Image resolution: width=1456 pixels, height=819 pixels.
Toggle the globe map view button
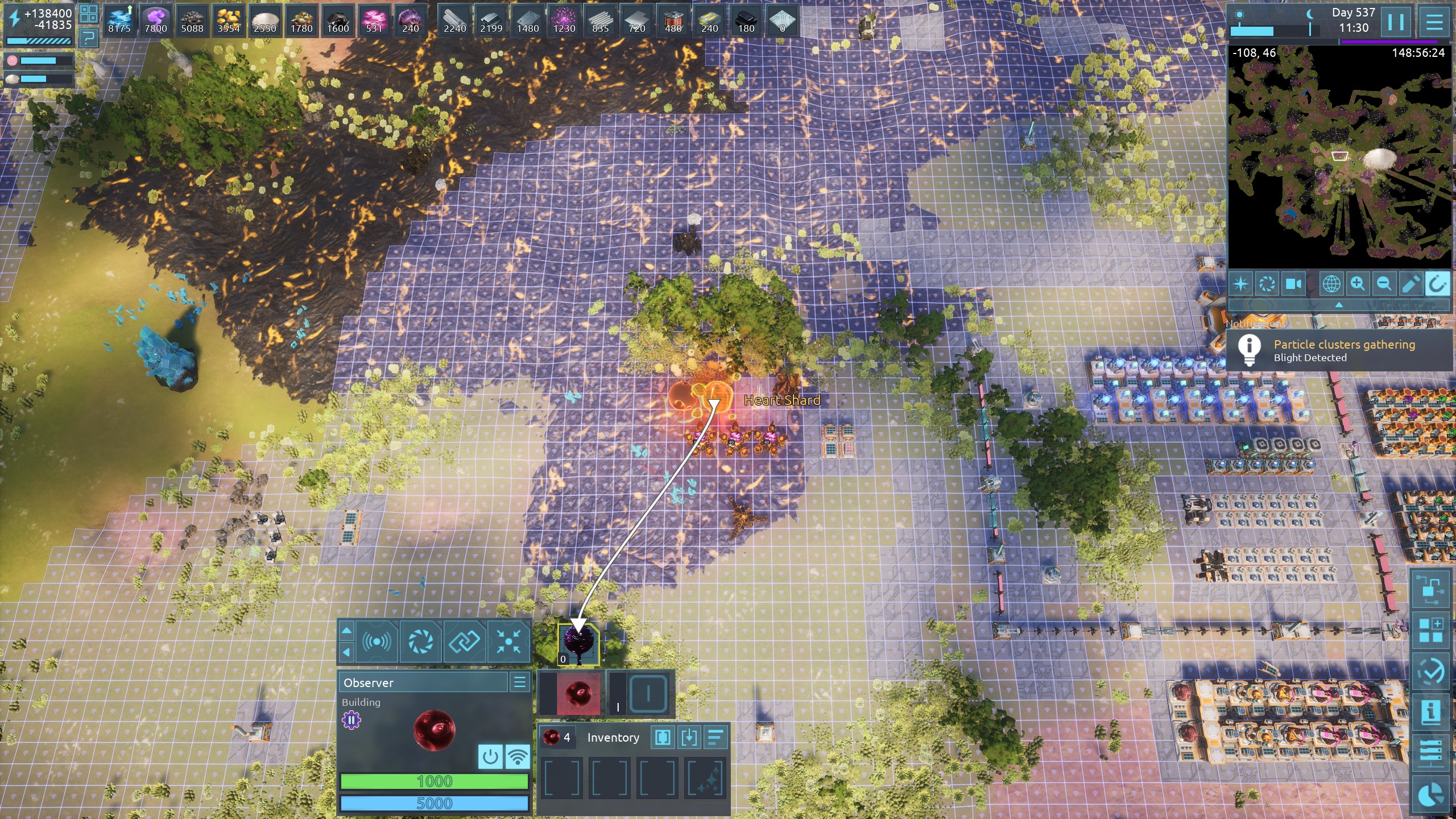click(x=1331, y=284)
